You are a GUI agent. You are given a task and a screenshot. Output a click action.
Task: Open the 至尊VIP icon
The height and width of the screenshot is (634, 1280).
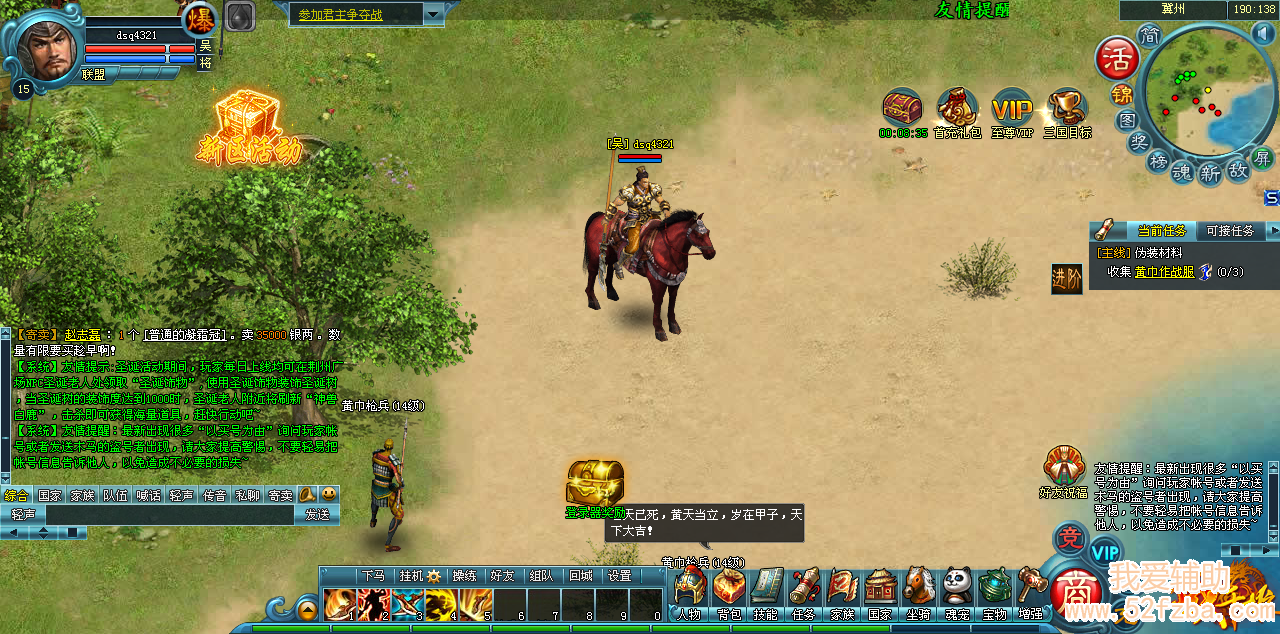pos(1011,109)
